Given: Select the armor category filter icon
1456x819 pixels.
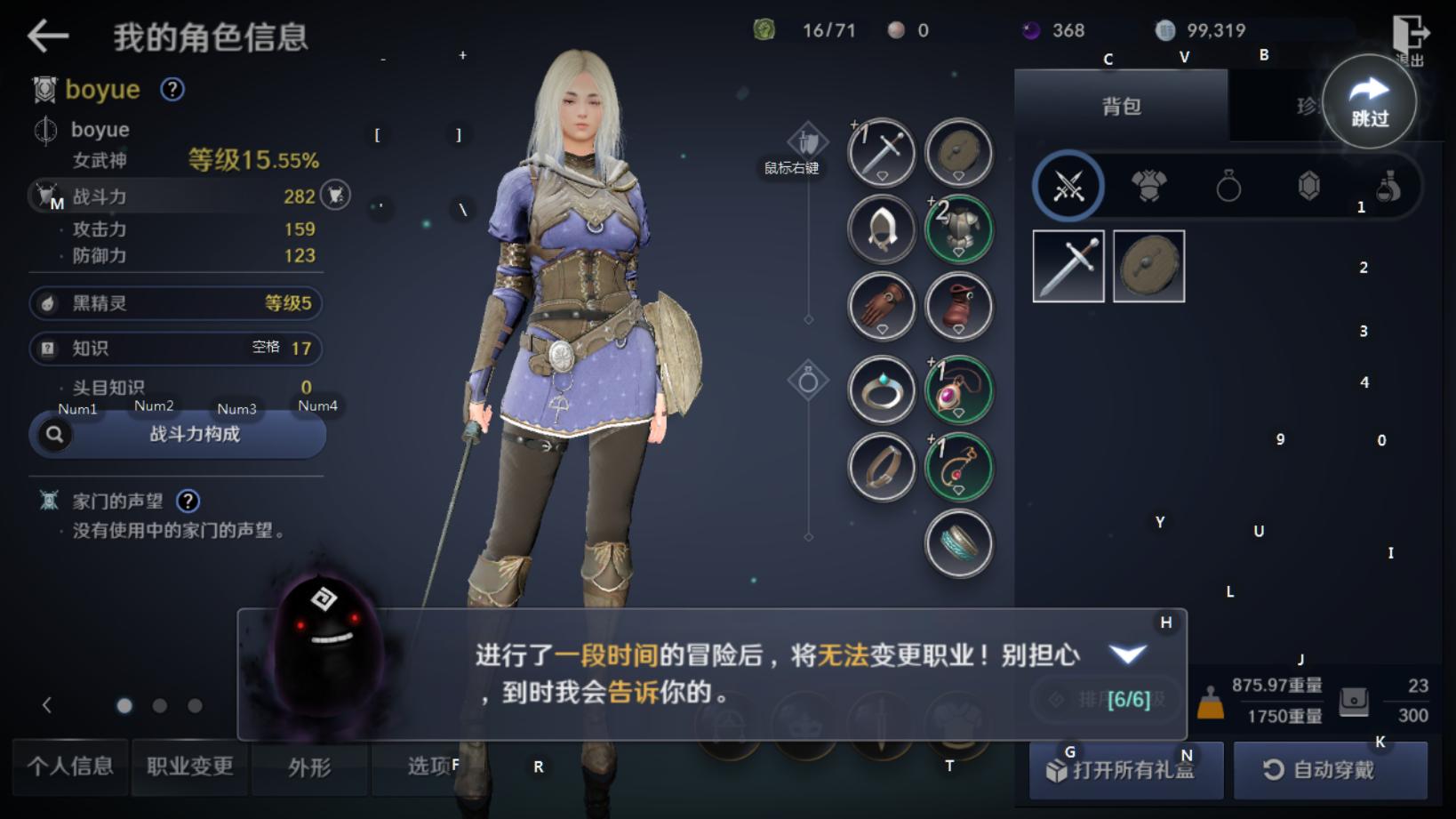Looking at the screenshot, I should pyautogui.click(x=1148, y=188).
